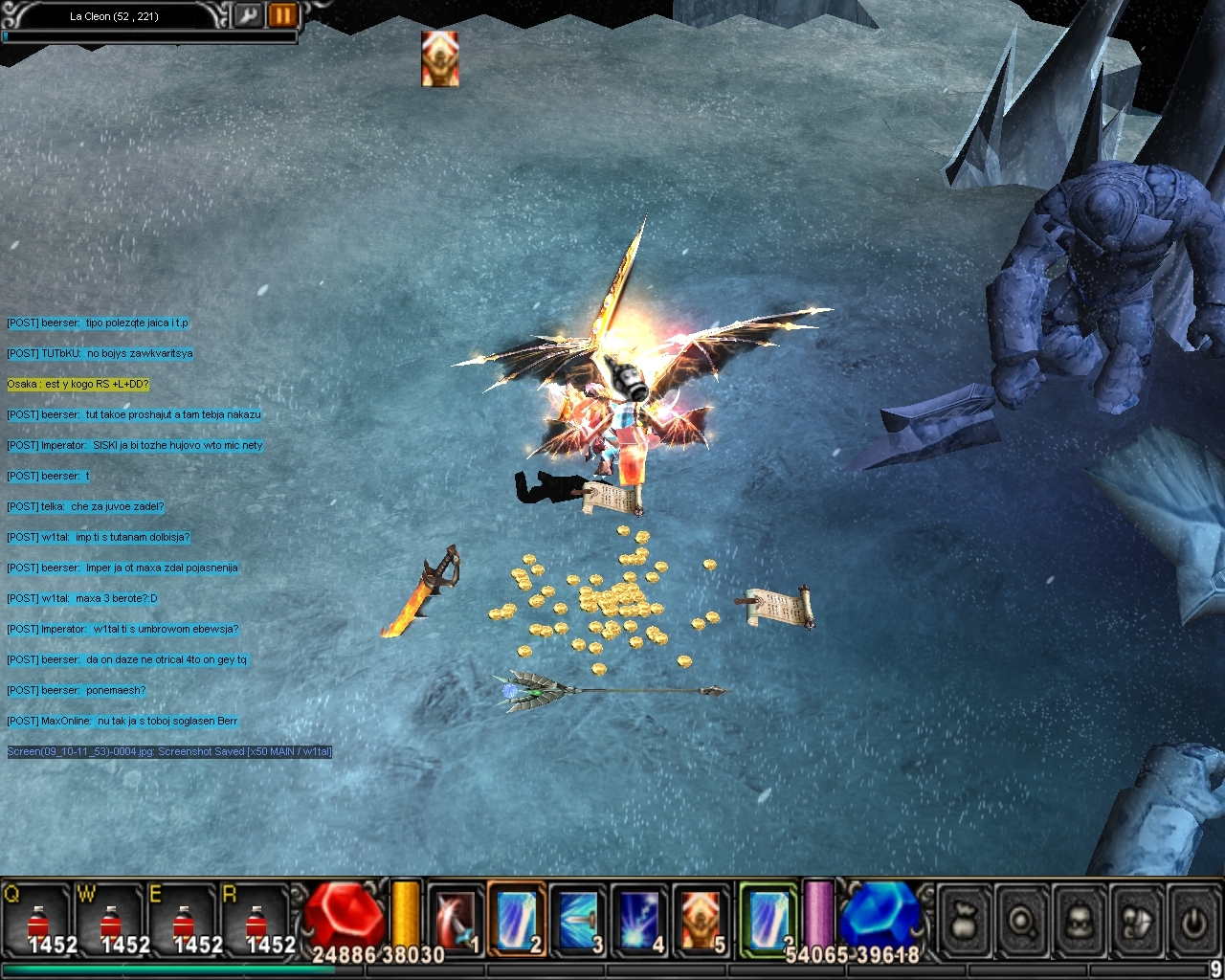Screen dimensions: 1225x980
Task: Click the active buff icon at top
Action: (x=440, y=58)
